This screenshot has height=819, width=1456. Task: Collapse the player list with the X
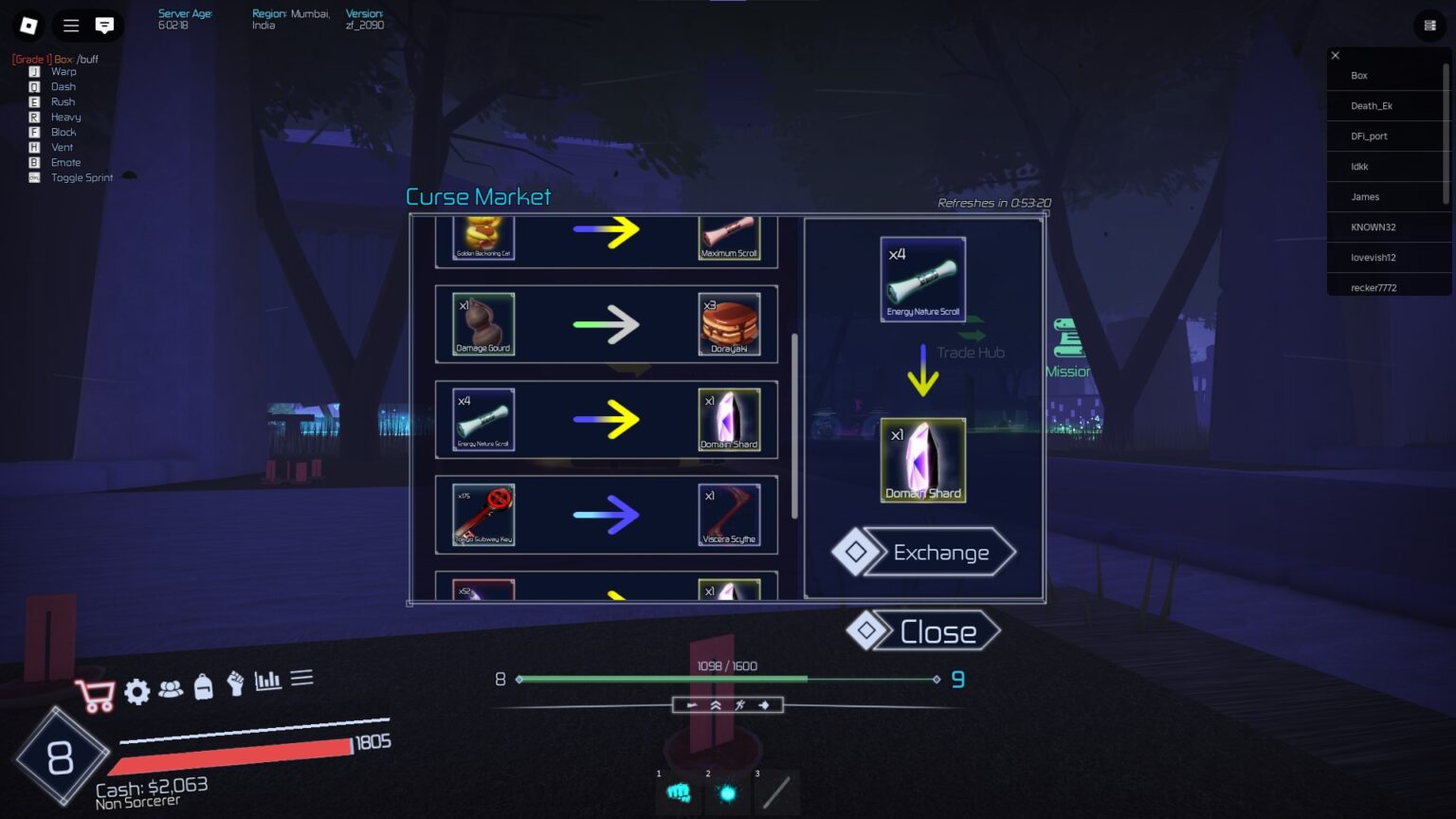1336,55
